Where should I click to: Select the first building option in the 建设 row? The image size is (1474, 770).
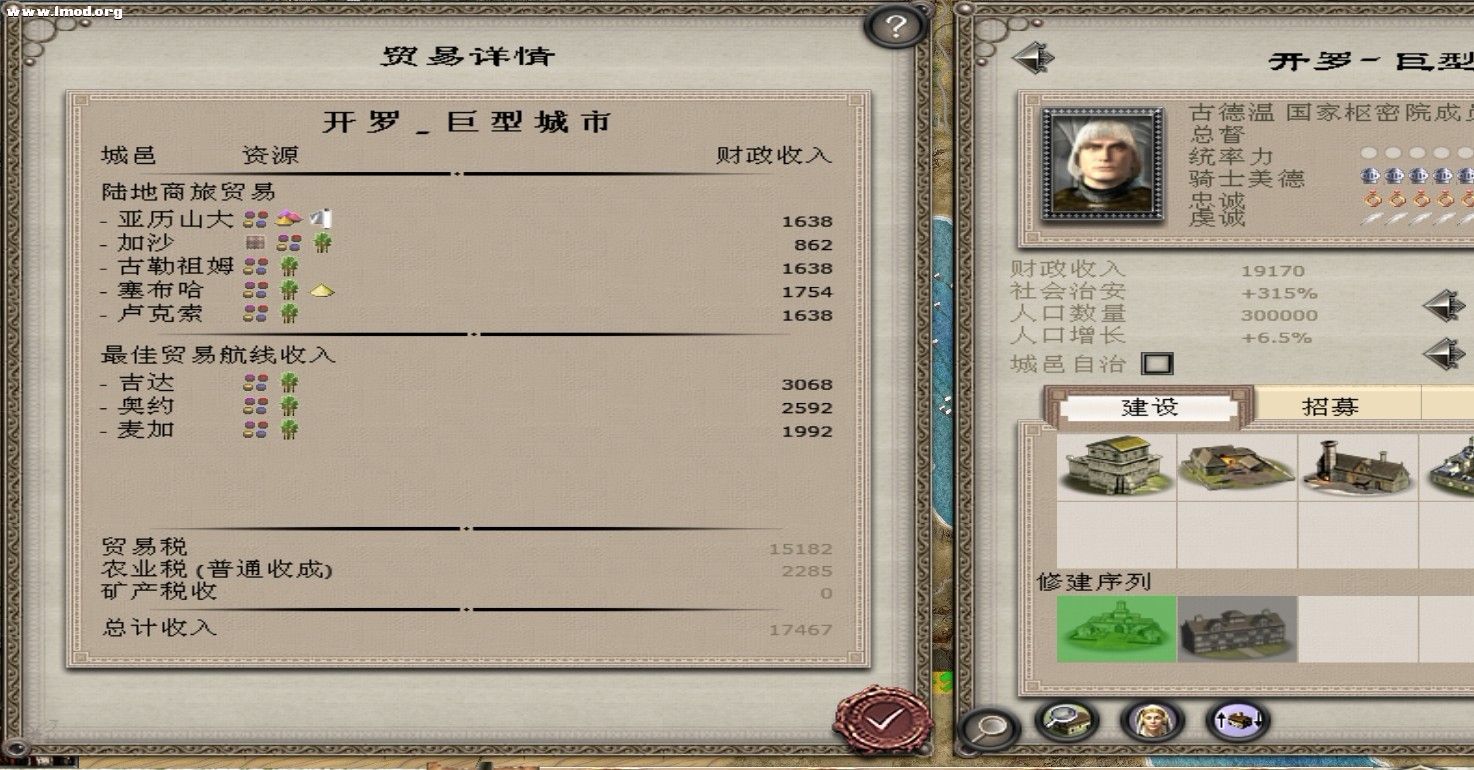click(1117, 470)
